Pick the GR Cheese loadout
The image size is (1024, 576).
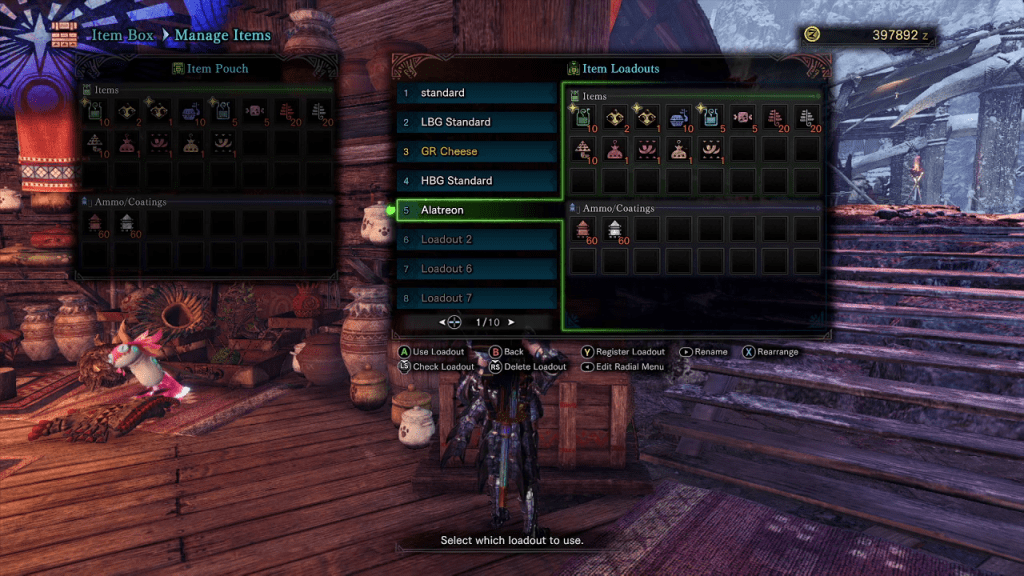[476, 152]
